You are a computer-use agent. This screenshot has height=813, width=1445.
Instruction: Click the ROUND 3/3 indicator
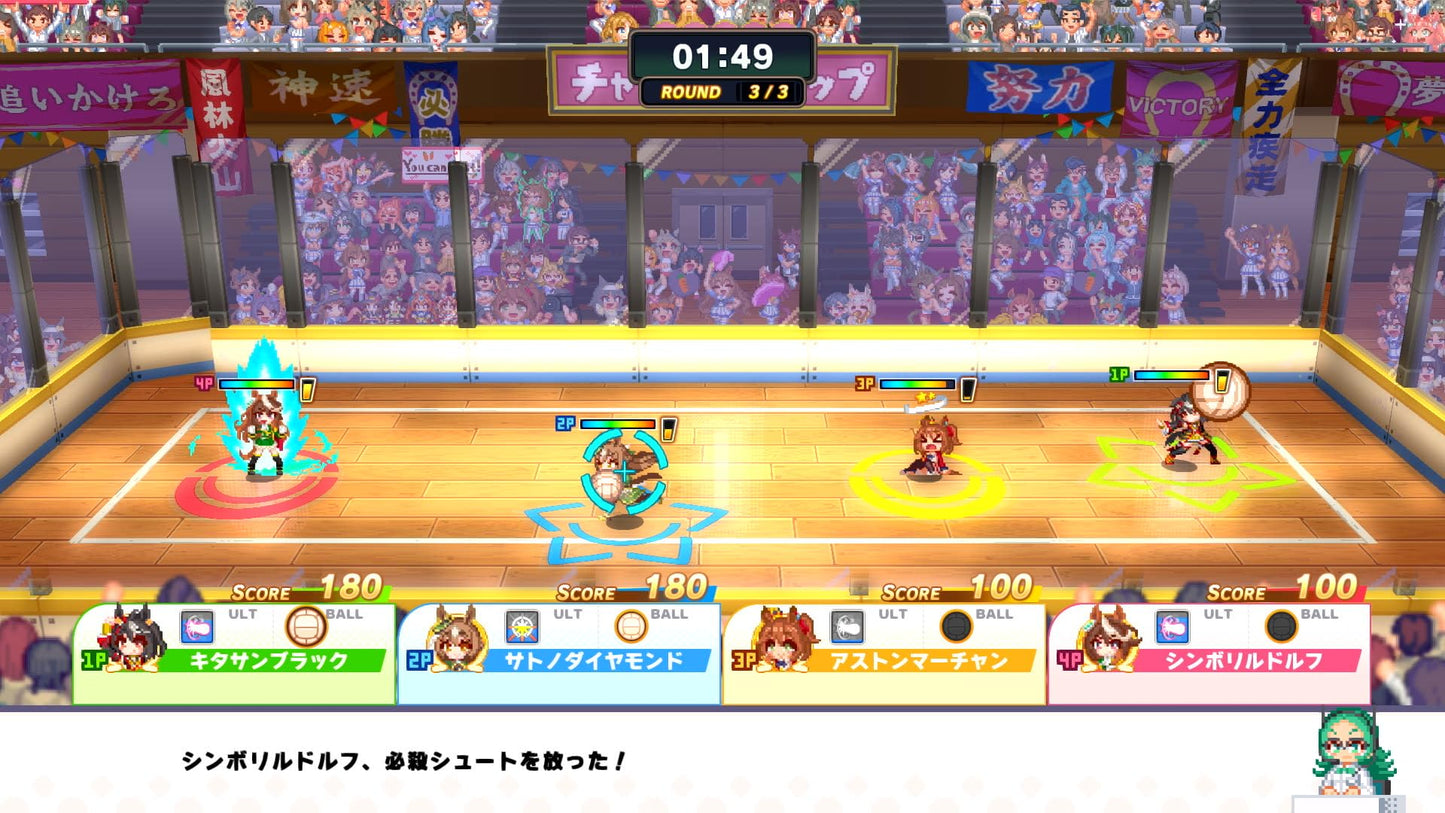click(722, 91)
